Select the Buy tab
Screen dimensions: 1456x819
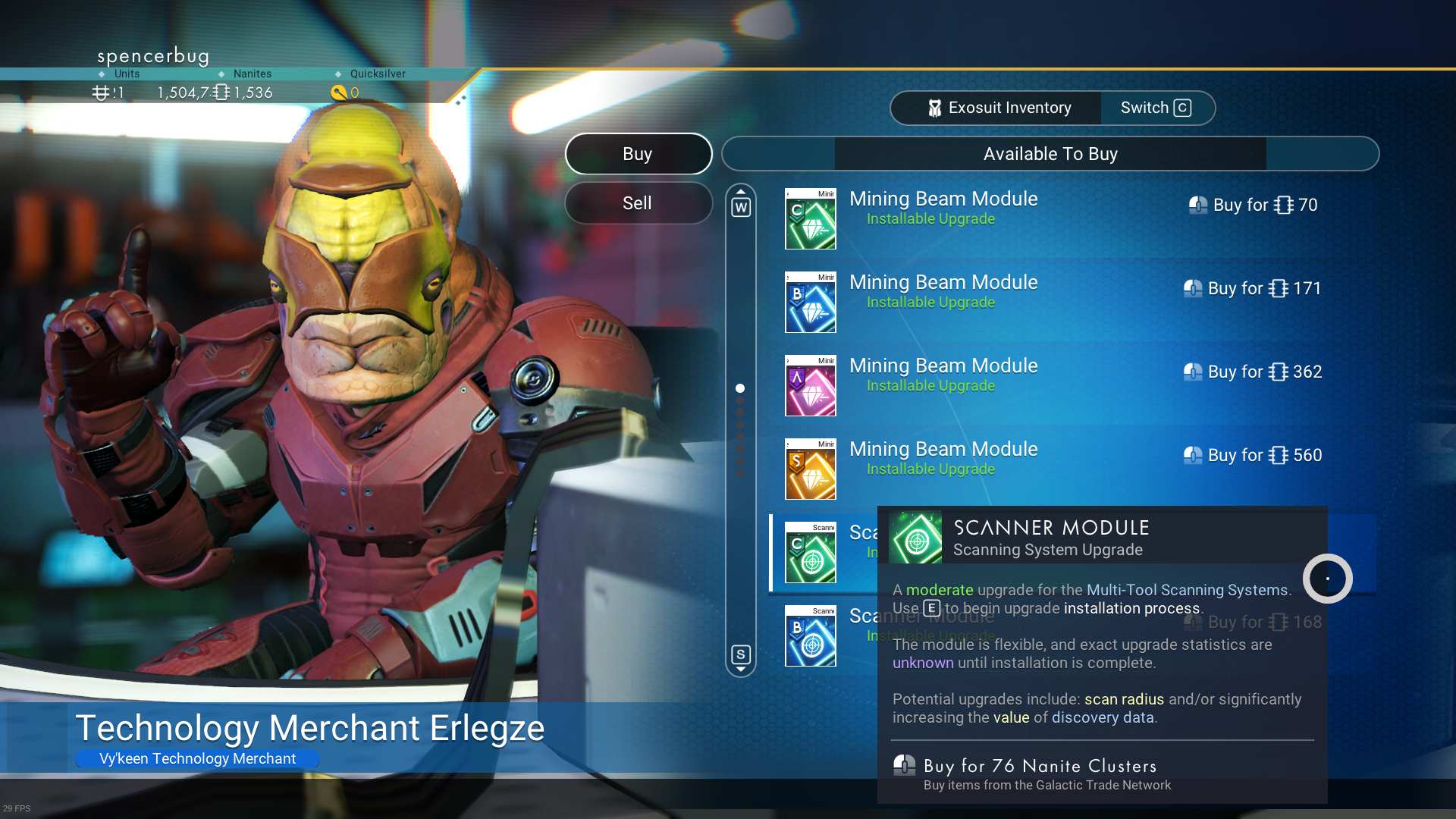[x=638, y=154]
